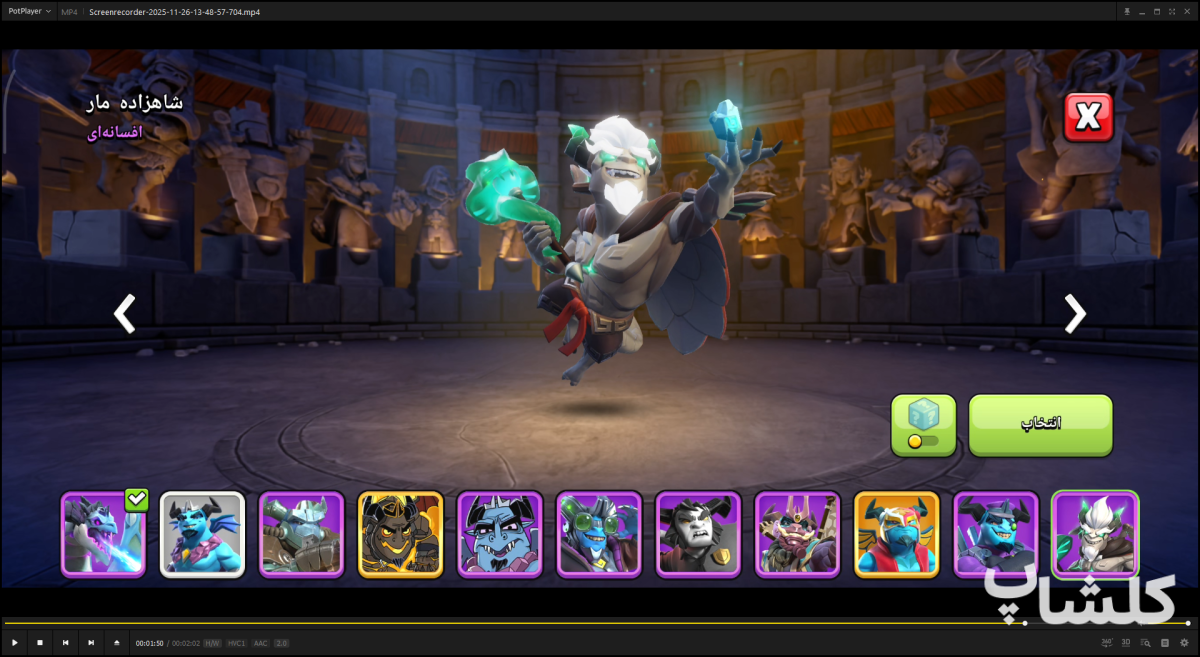Pick the blue minion with sunglasses skin

tap(995, 535)
